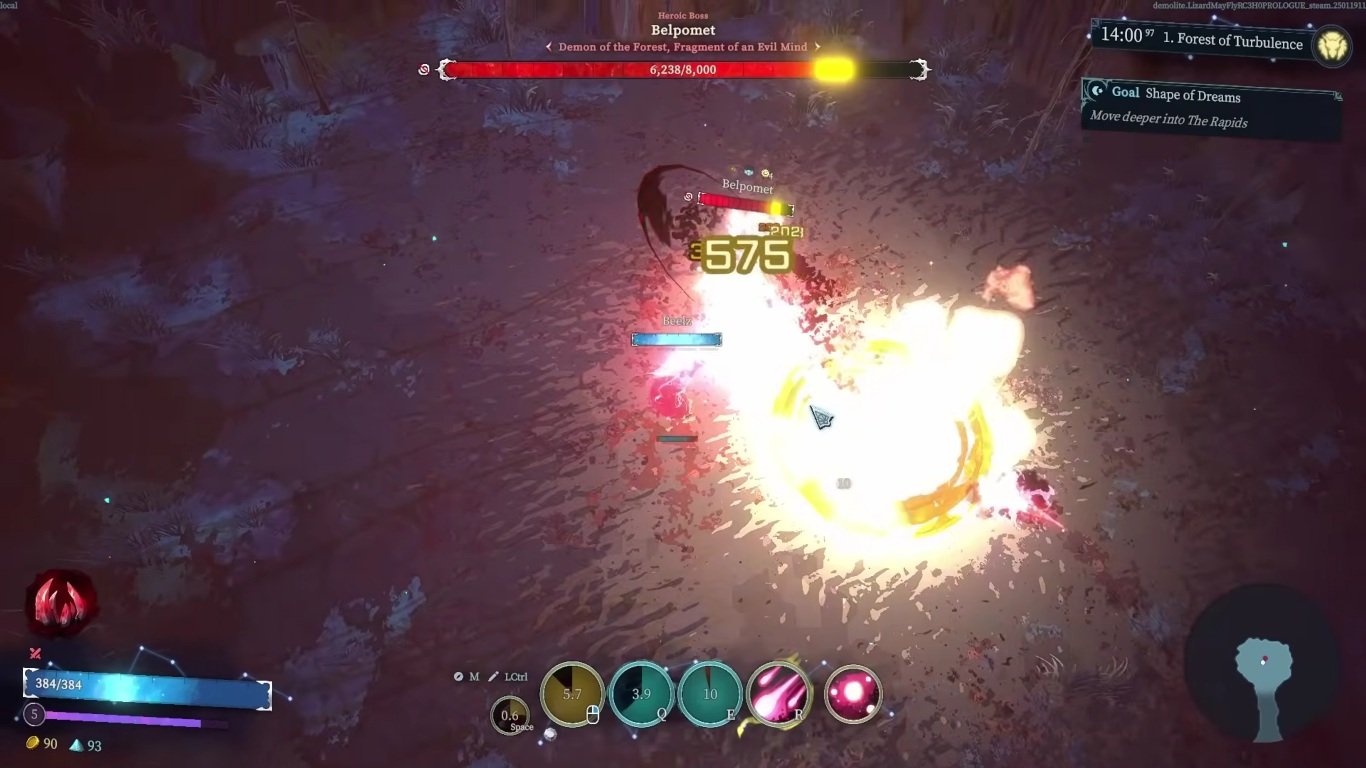Select the pencil marker icon

pyautogui.click(x=493, y=677)
